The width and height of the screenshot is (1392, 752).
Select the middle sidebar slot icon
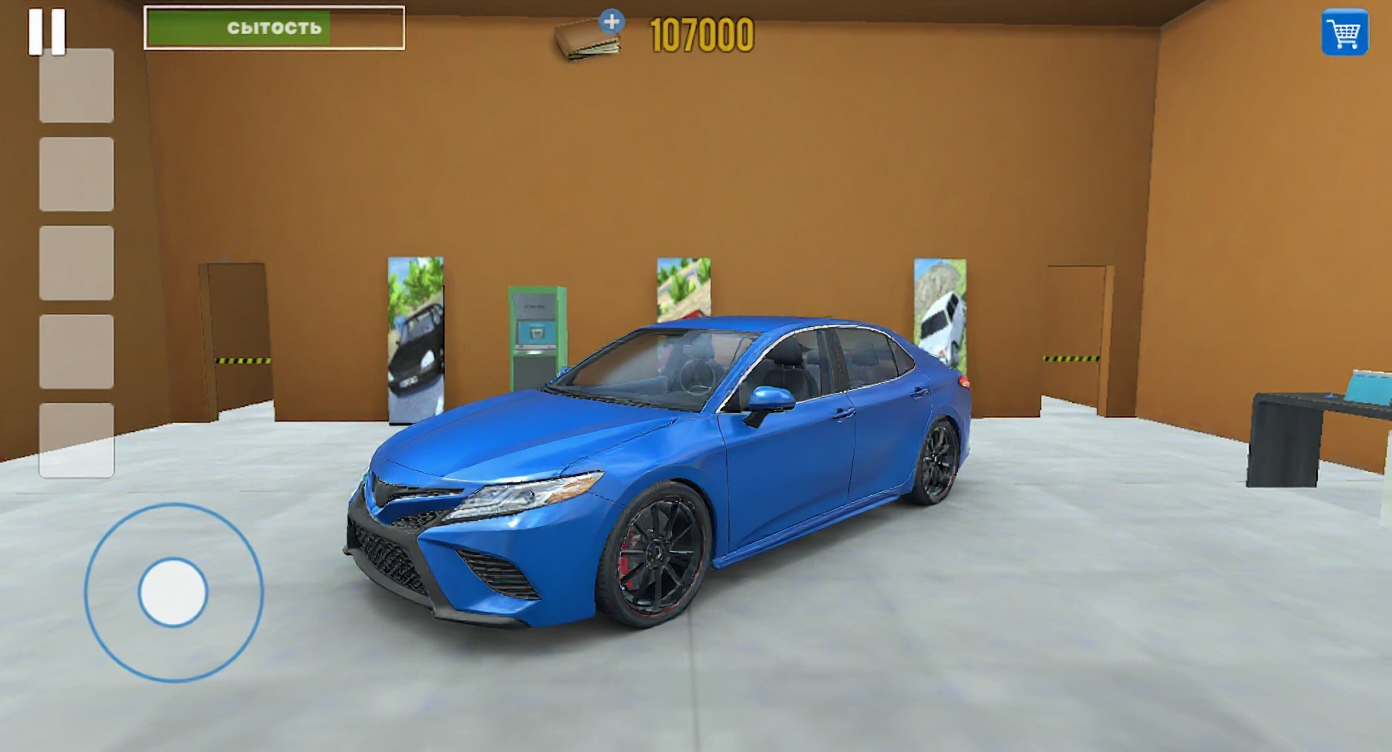coord(76,264)
